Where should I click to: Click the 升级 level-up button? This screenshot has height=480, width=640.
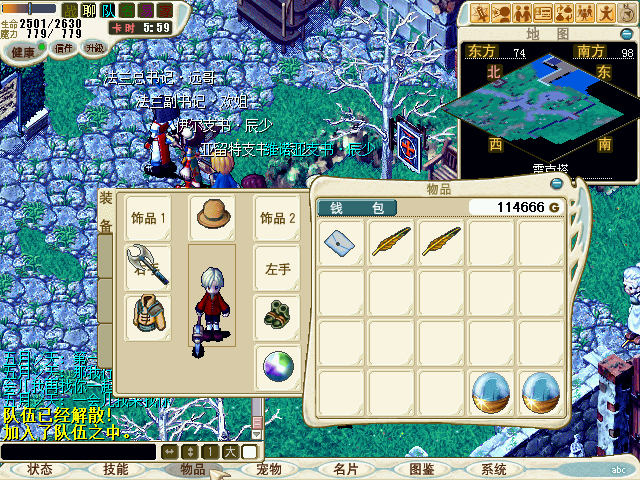pos(95,48)
